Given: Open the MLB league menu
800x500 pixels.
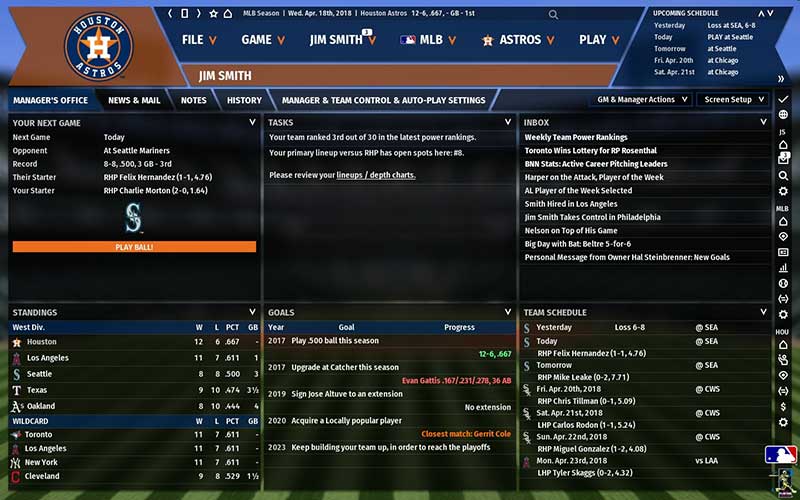Looking at the screenshot, I should click(x=427, y=40).
